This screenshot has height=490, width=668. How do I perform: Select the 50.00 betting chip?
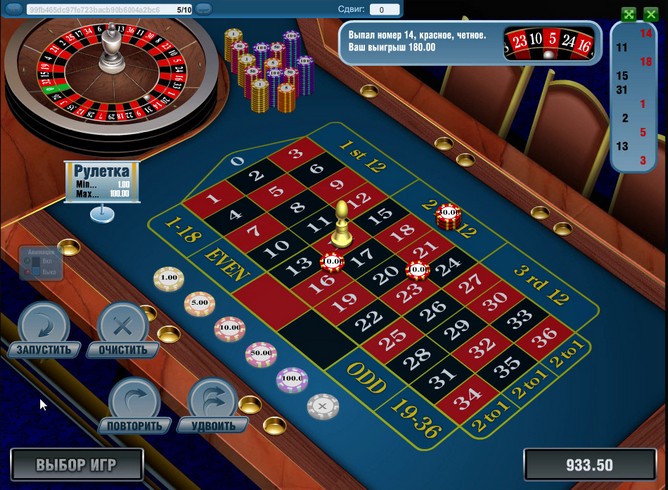261,352
